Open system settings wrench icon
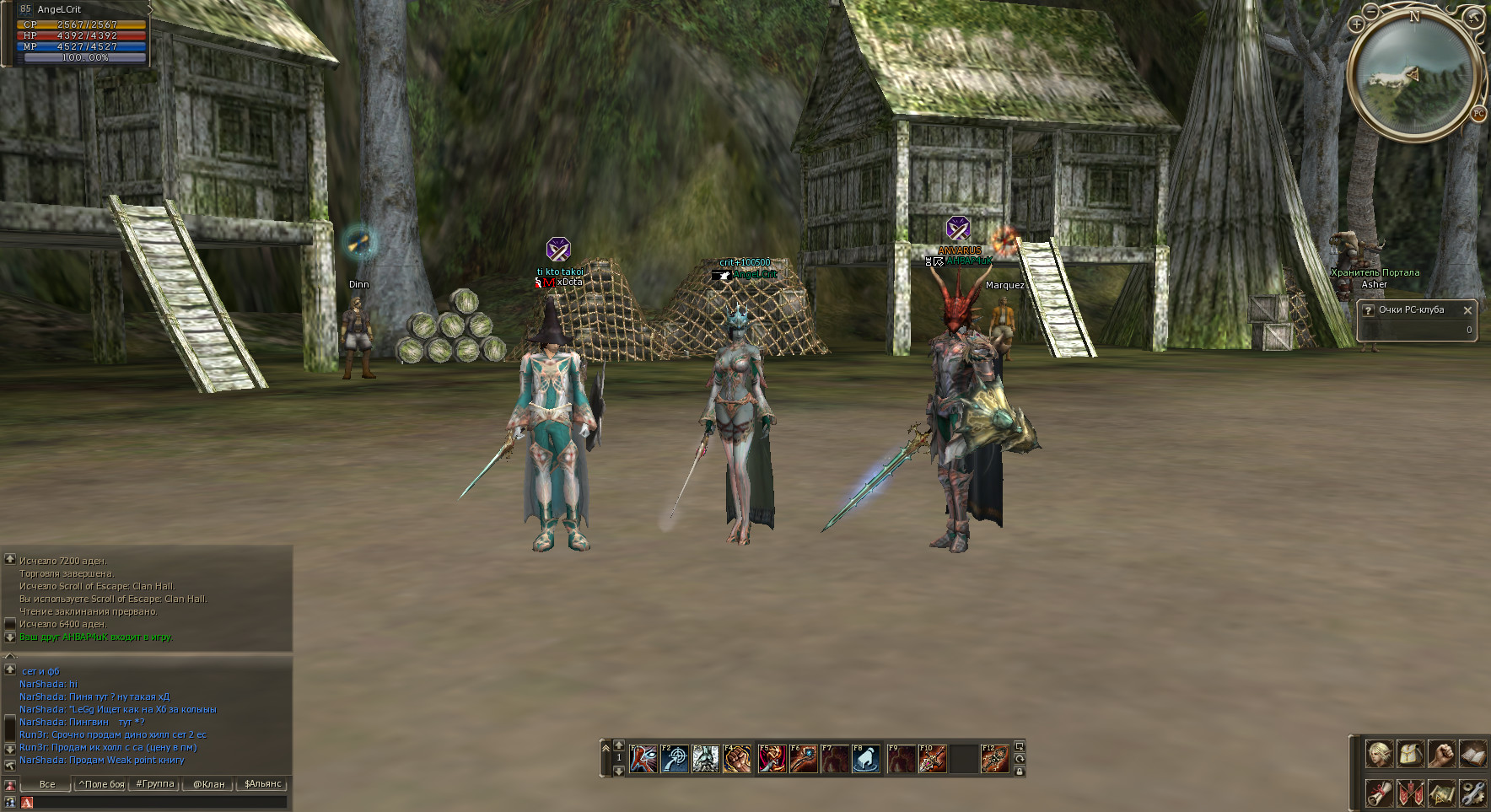The image size is (1491, 812). pos(1472,793)
